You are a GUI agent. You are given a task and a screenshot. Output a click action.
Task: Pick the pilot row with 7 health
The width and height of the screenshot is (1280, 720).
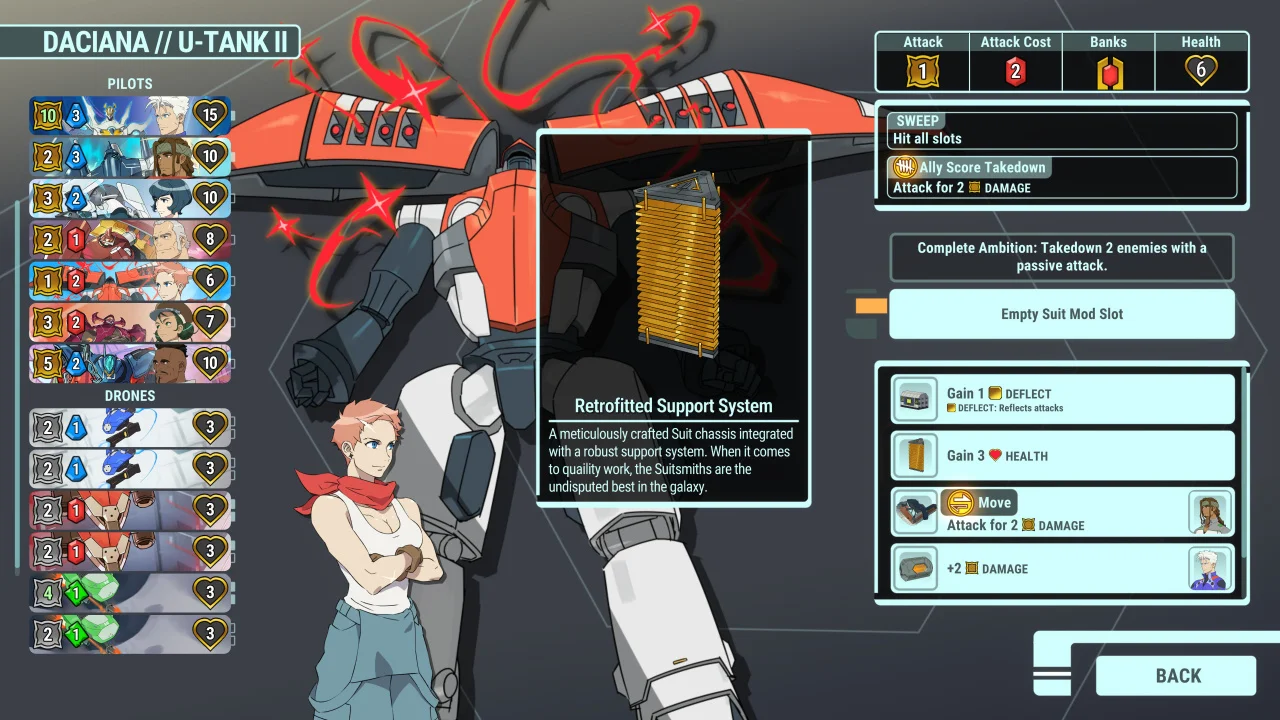(130, 322)
